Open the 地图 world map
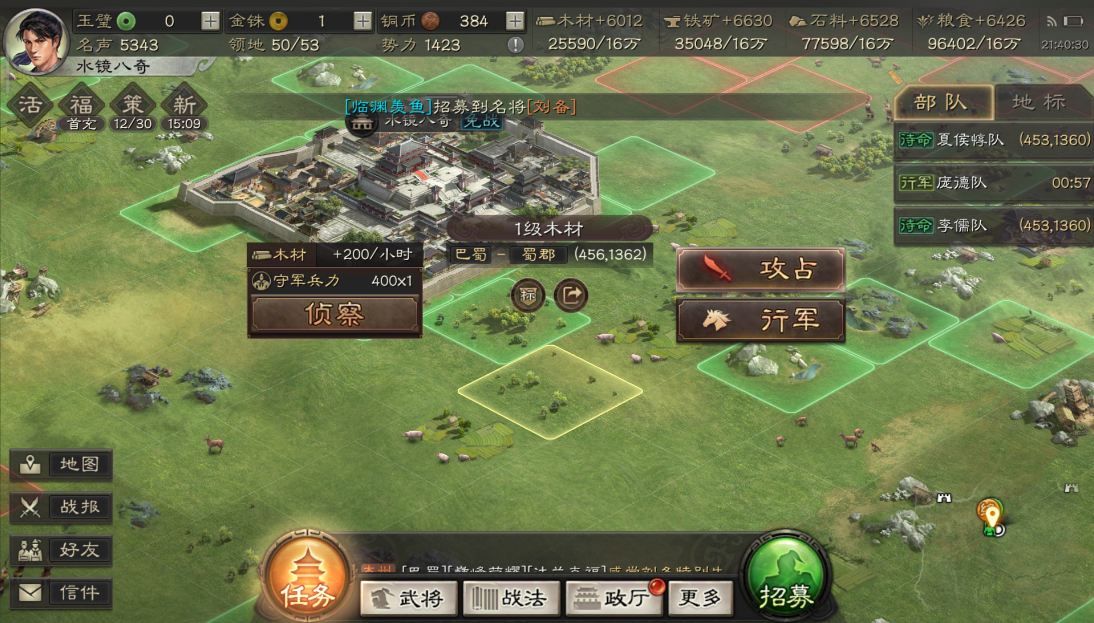This screenshot has width=1094, height=623. coord(61,465)
